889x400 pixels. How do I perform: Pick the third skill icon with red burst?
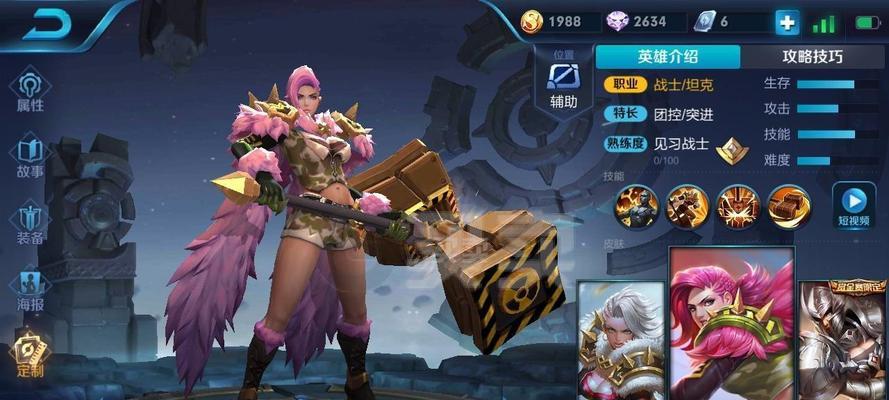coord(739,205)
